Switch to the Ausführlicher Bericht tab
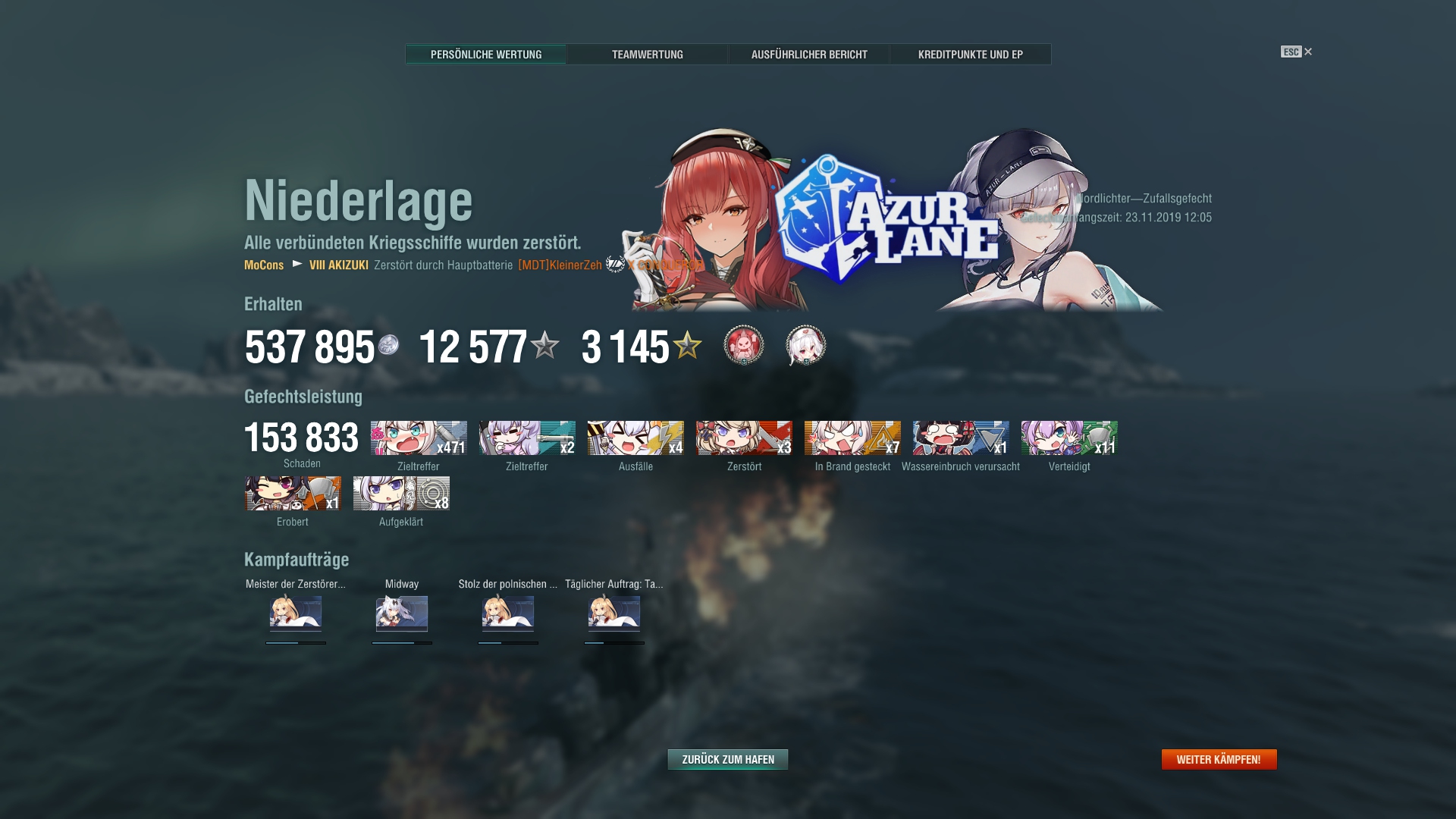This screenshot has width=1456, height=819. [810, 54]
